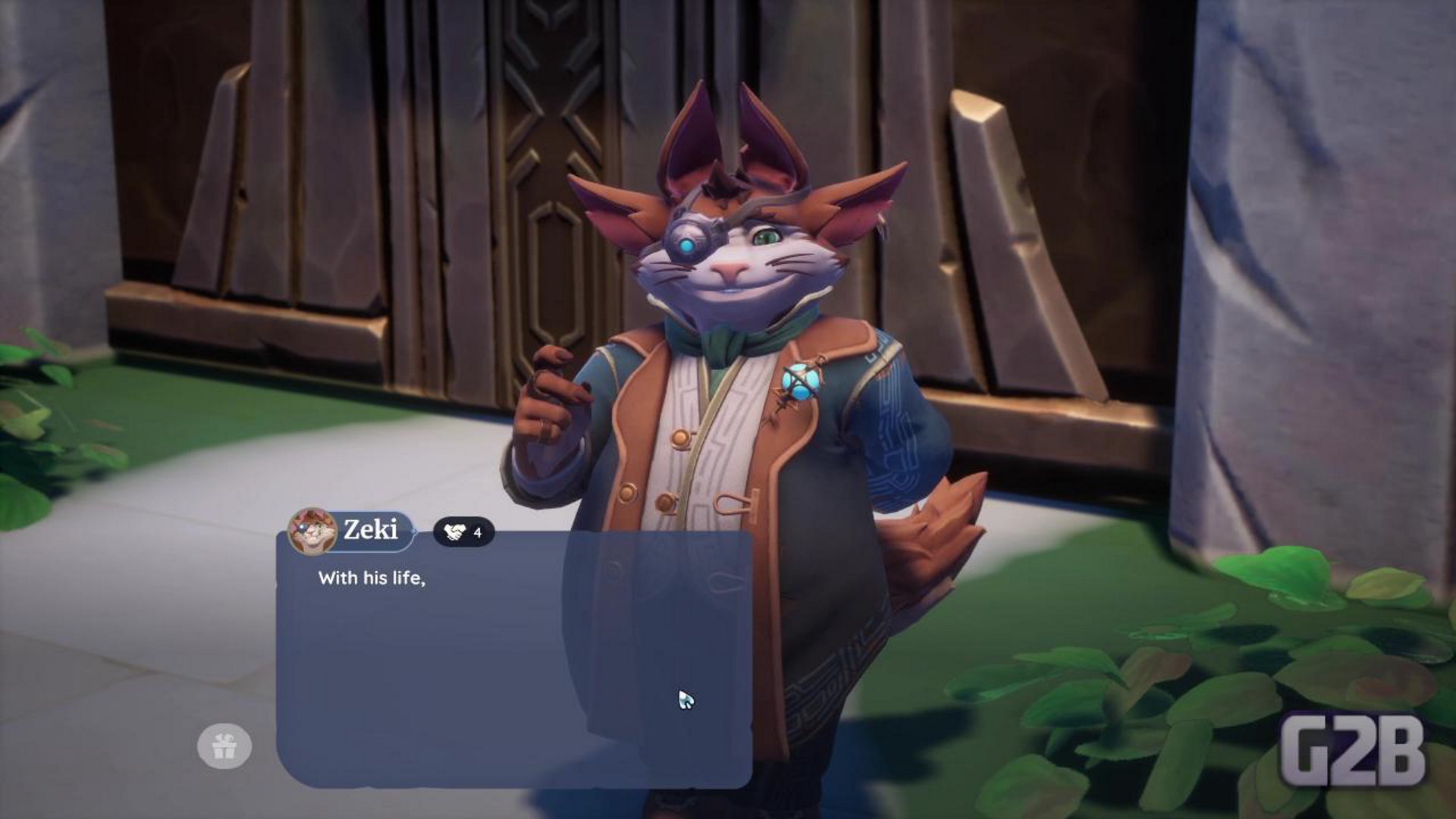Select the handshake friendship level badge
The width and height of the screenshot is (1456, 819).
coord(463,532)
